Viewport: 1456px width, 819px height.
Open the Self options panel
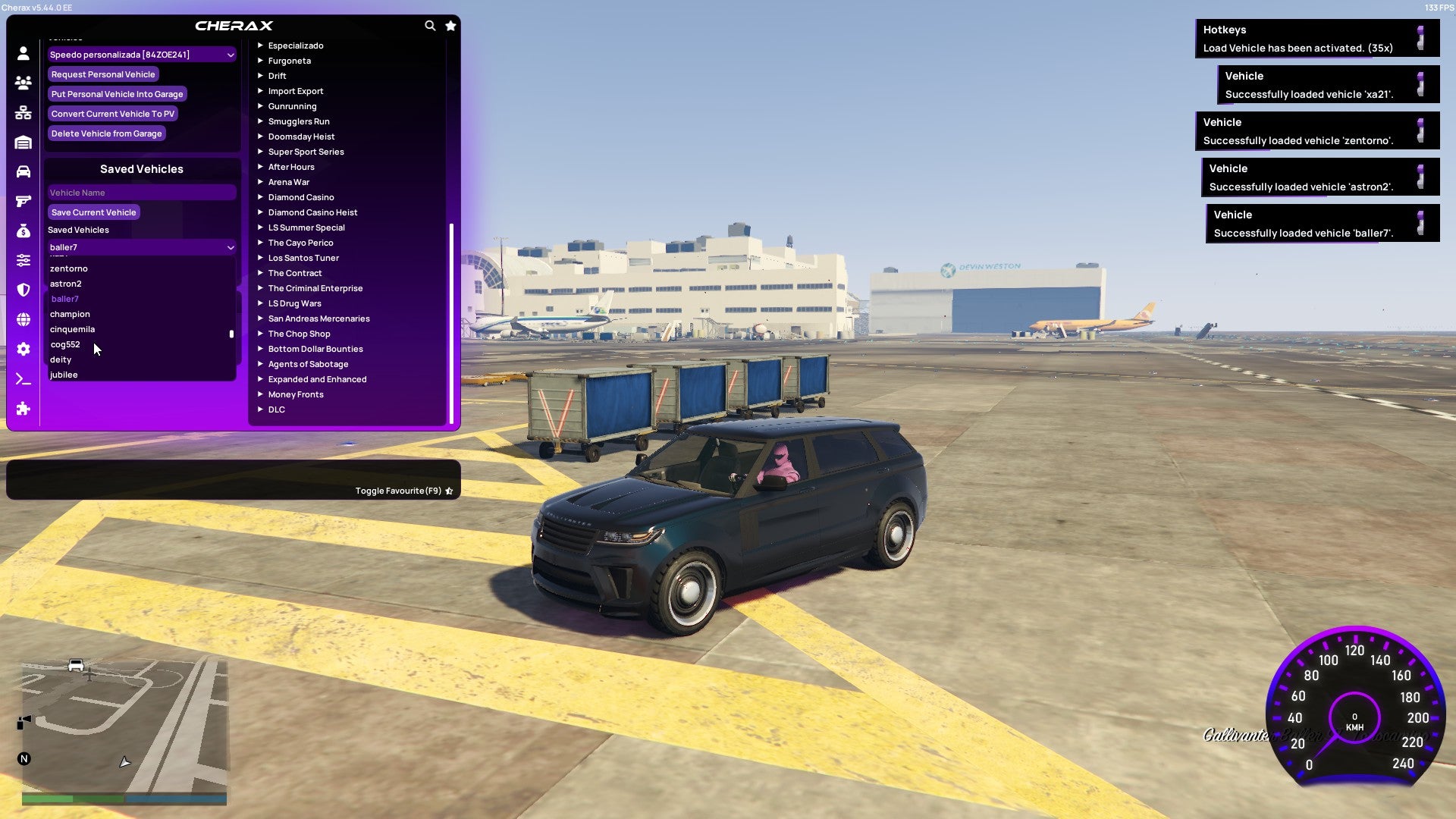[23, 53]
